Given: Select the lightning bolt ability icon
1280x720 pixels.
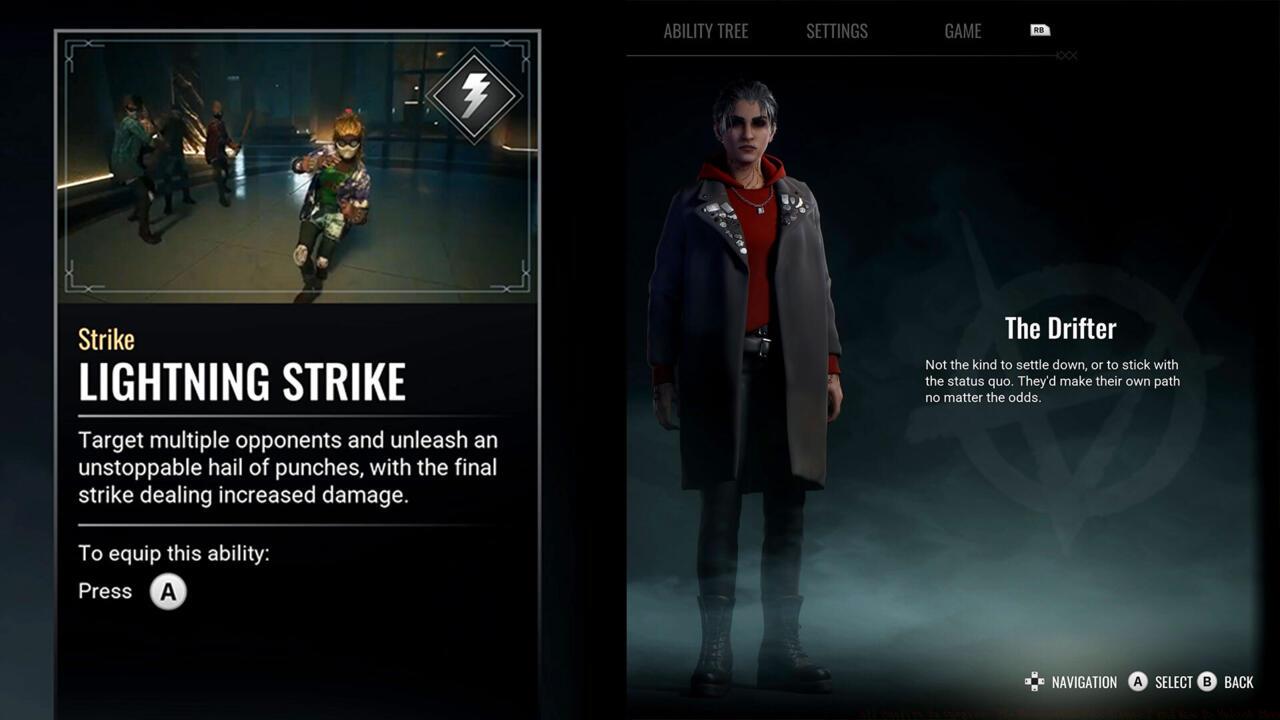Looking at the screenshot, I should pos(474,96).
